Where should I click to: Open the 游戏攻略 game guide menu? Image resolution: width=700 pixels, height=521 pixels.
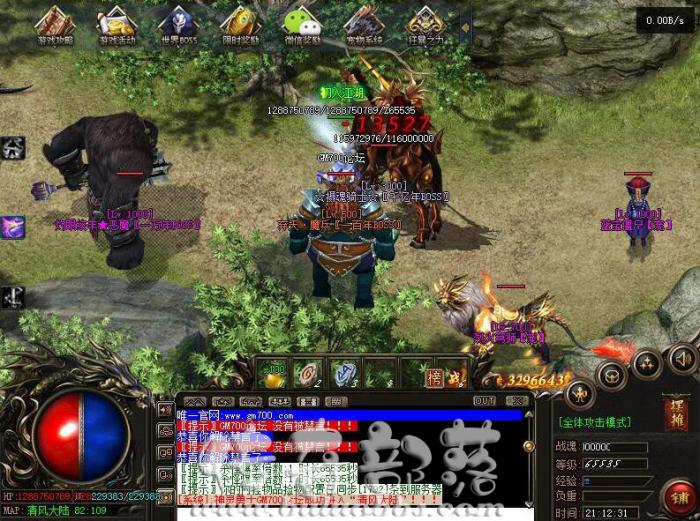pyautogui.click(x=55, y=26)
